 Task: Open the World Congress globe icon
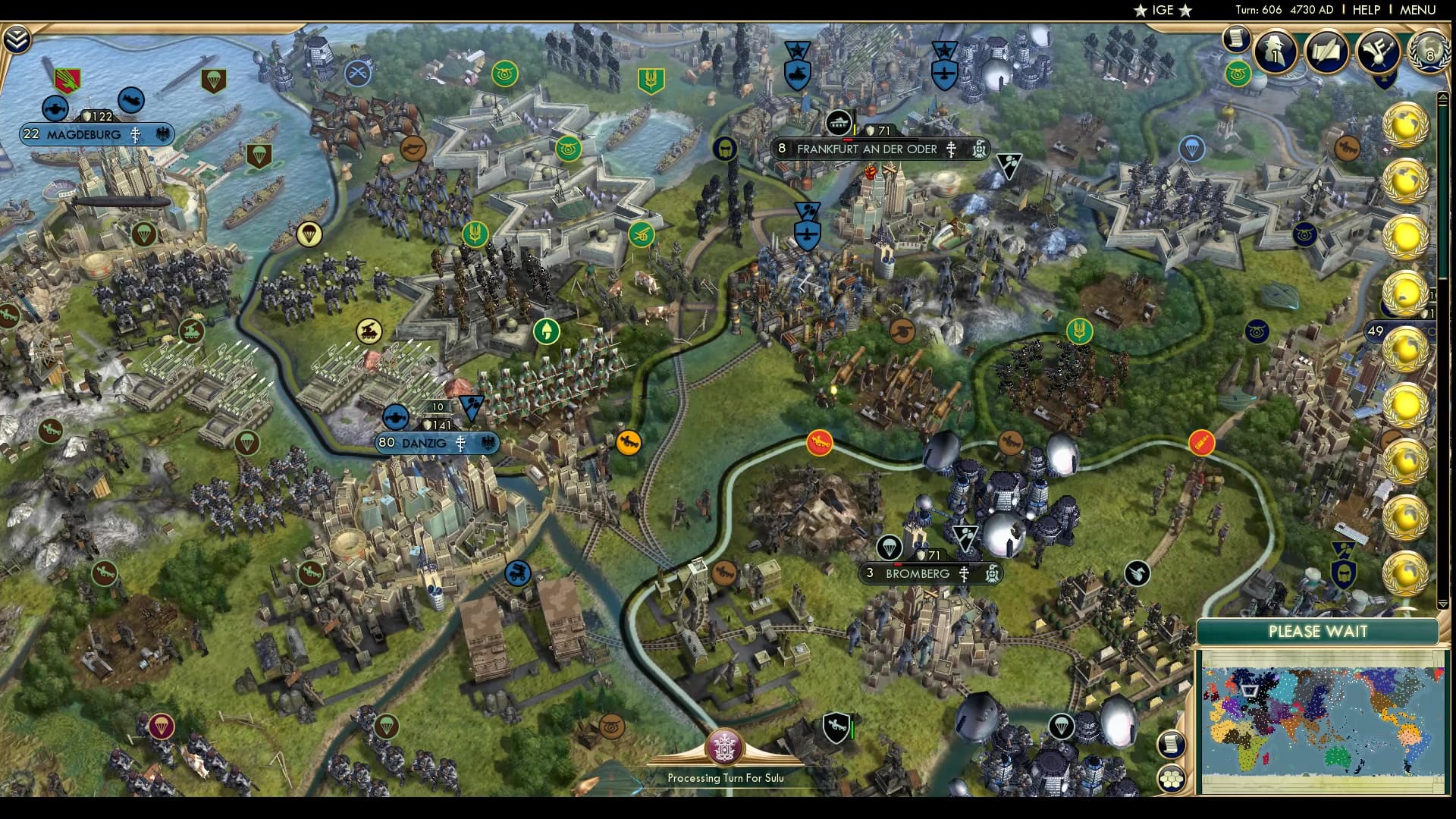click(1428, 50)
